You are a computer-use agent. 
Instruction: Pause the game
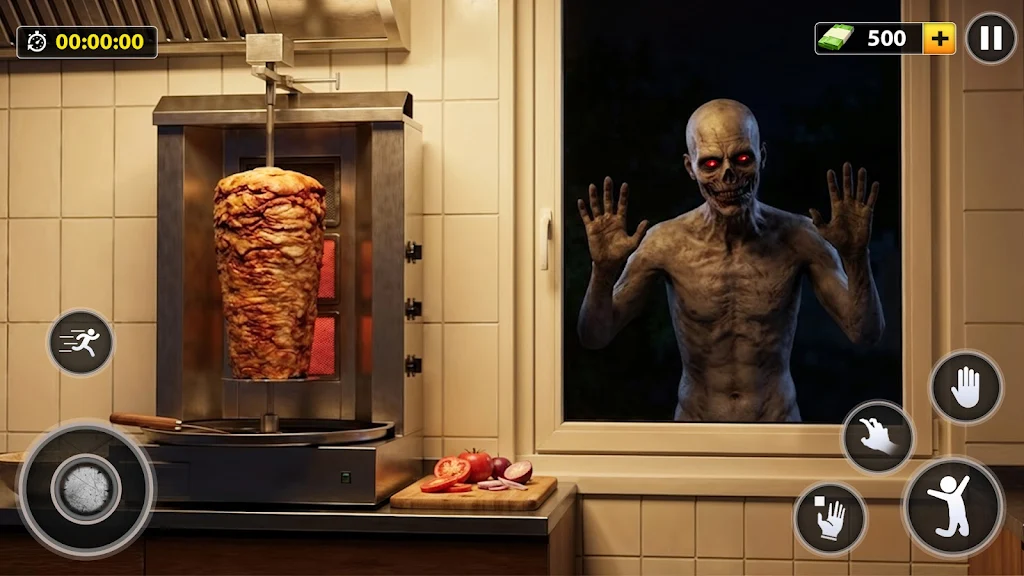tap(990, 39)
